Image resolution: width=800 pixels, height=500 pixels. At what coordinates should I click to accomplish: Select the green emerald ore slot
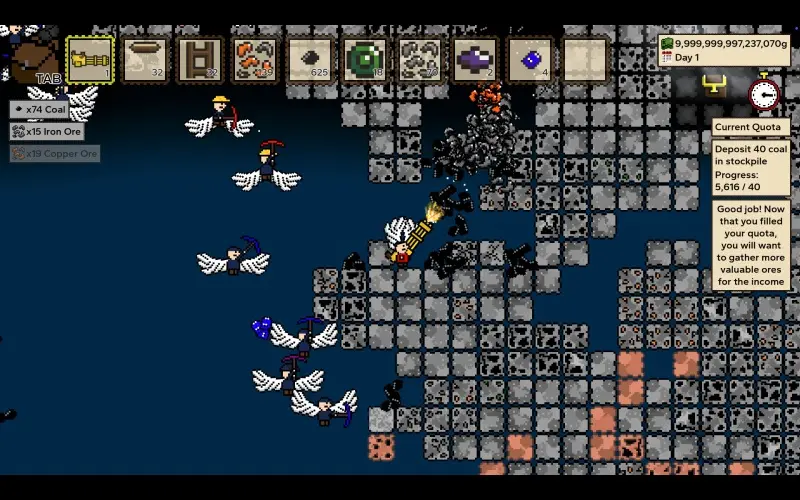pyautogui.click(x=366, y=59)
